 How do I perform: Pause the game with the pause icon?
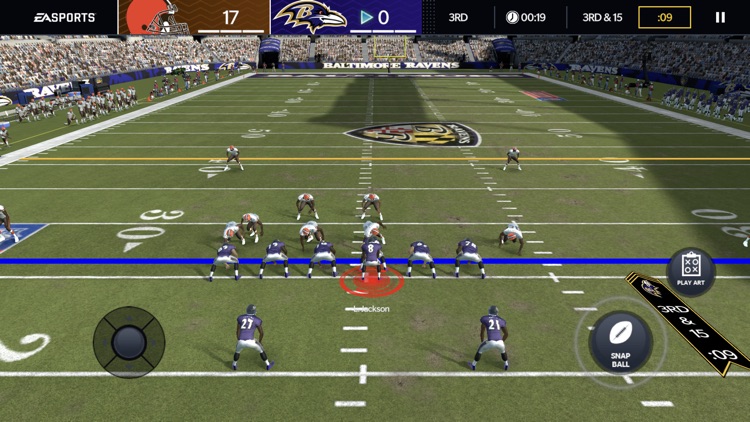tap(719, 17)
